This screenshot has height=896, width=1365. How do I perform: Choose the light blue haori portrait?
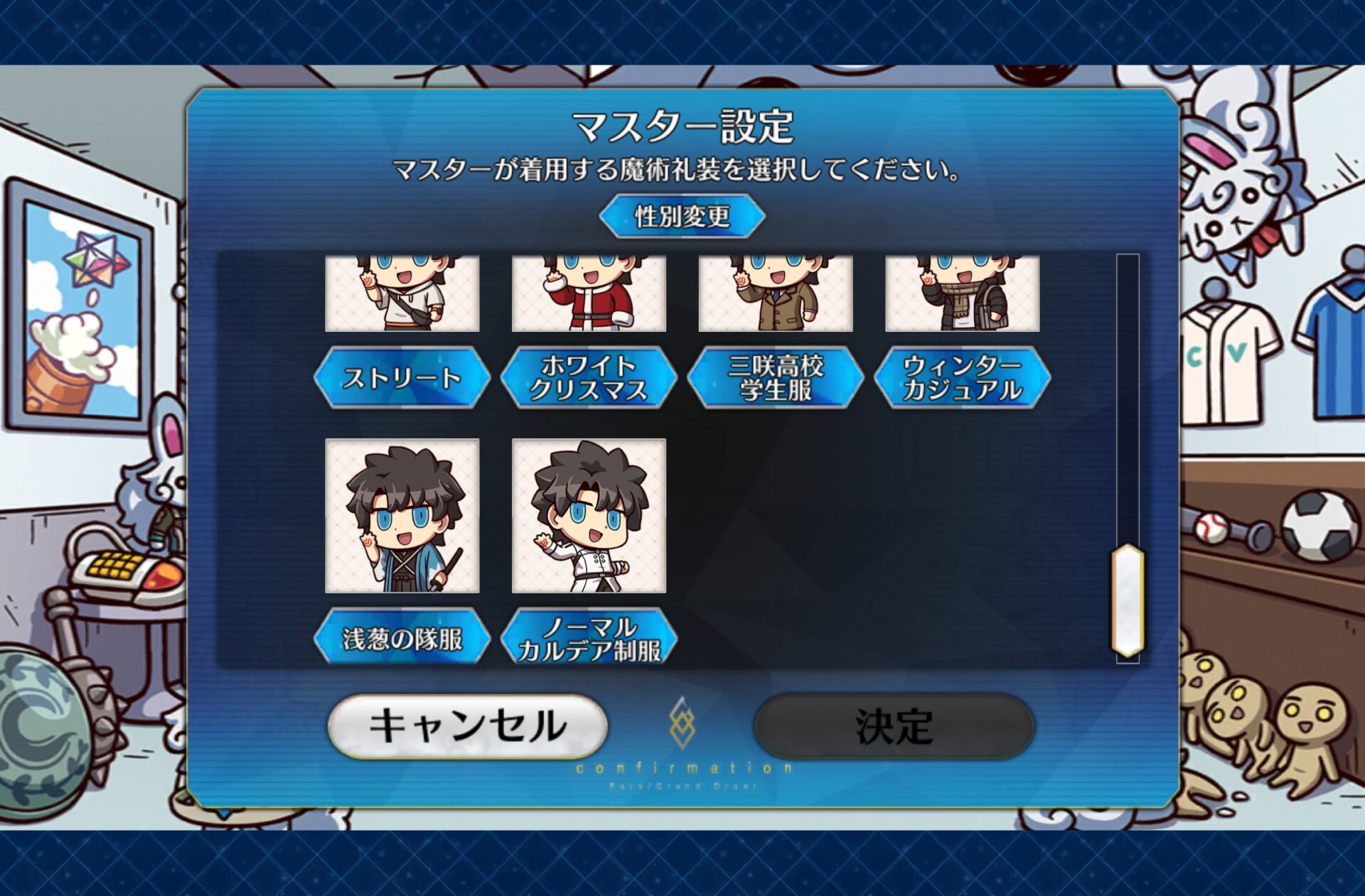pyautogui.click(x=402, y=515)
